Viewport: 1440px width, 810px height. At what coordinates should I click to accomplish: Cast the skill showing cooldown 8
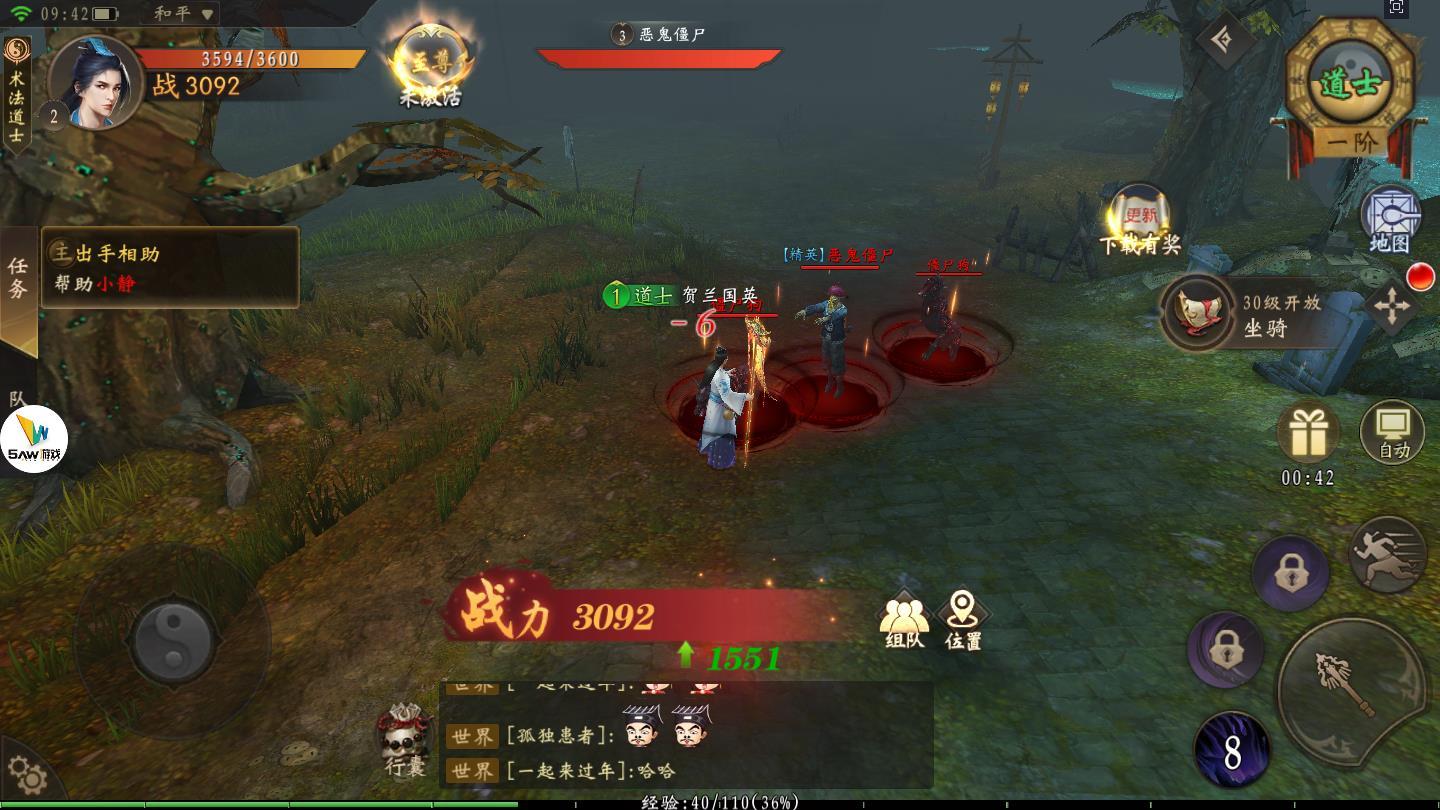coord(1234,748)
